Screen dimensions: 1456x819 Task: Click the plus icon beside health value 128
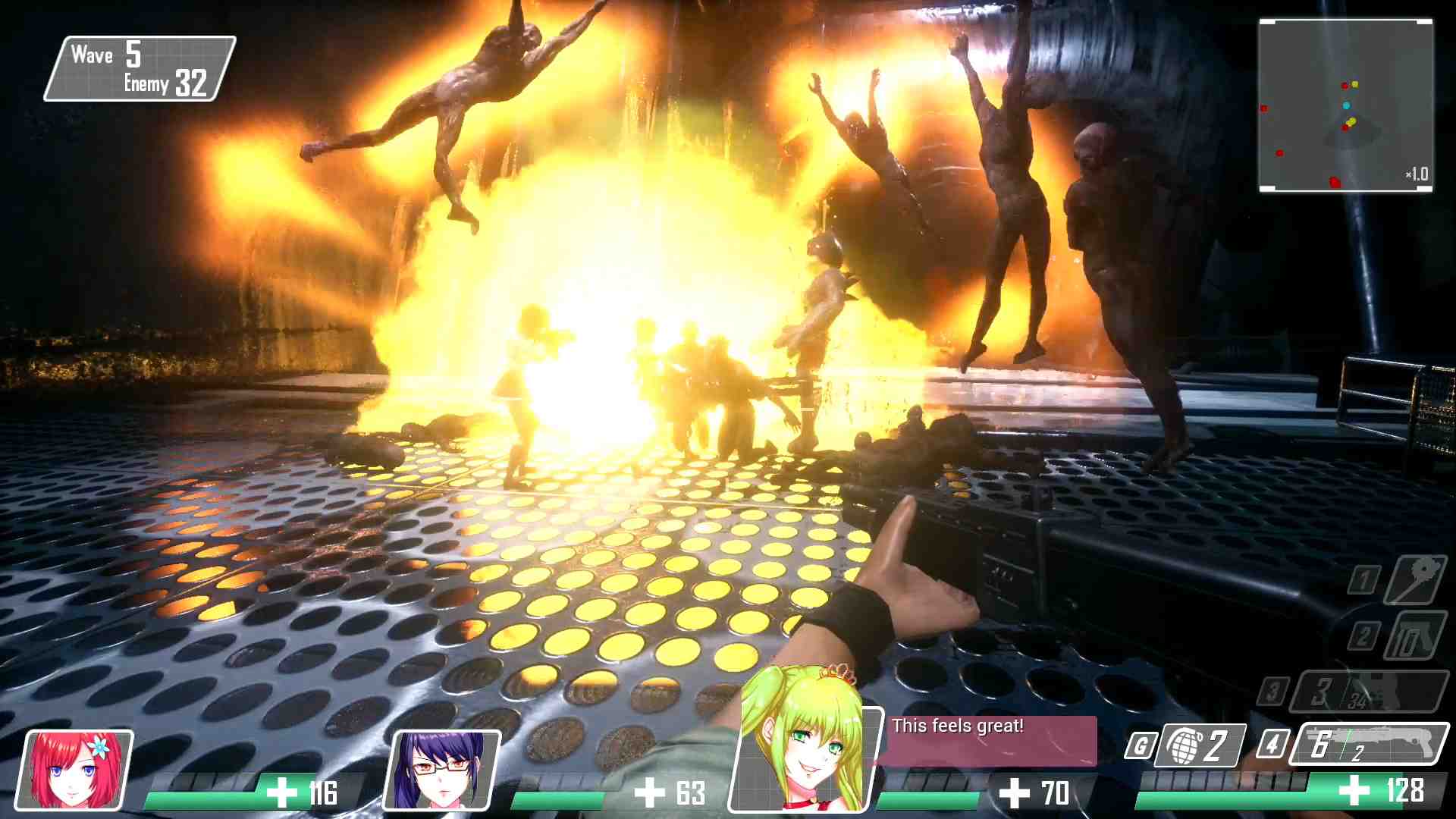coord(1357,791)
